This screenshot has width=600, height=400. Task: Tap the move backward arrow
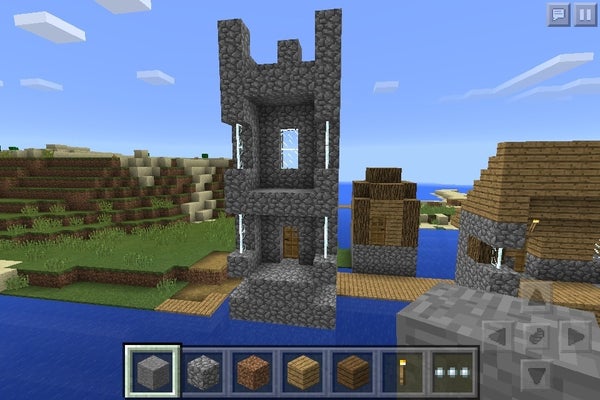(537, 374)
